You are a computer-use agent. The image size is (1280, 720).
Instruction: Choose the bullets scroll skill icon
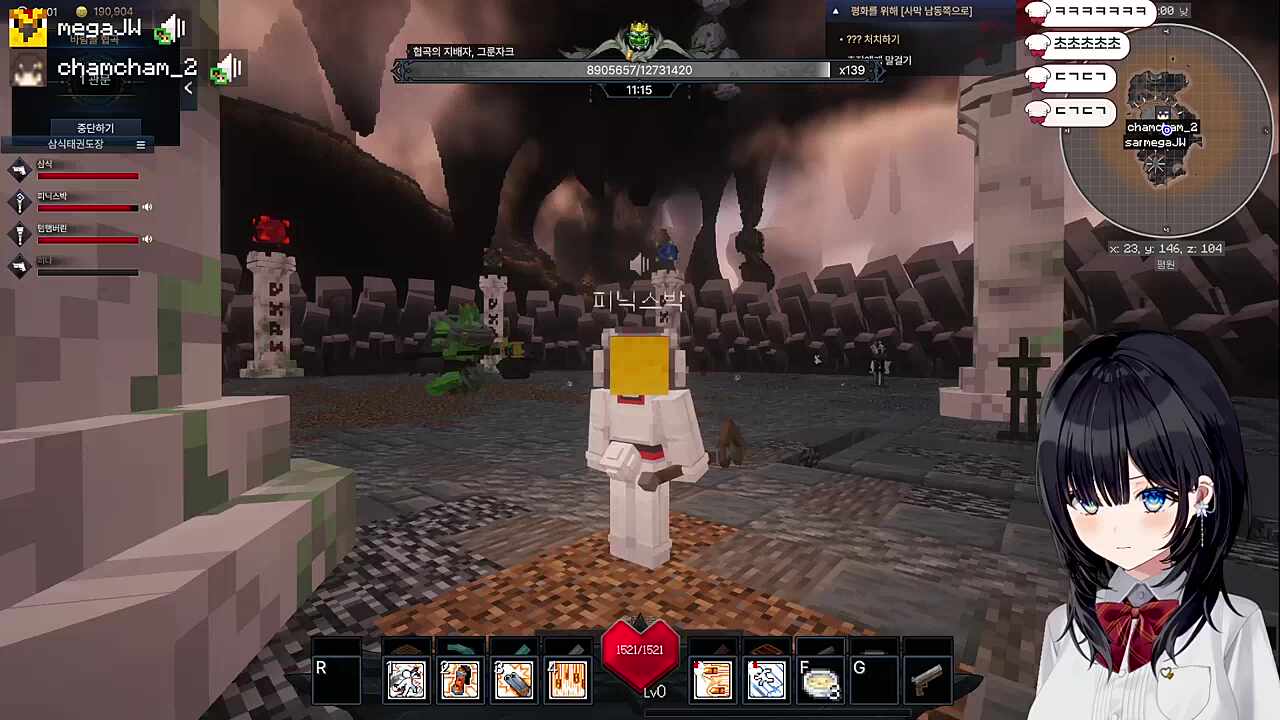(713, 680)
